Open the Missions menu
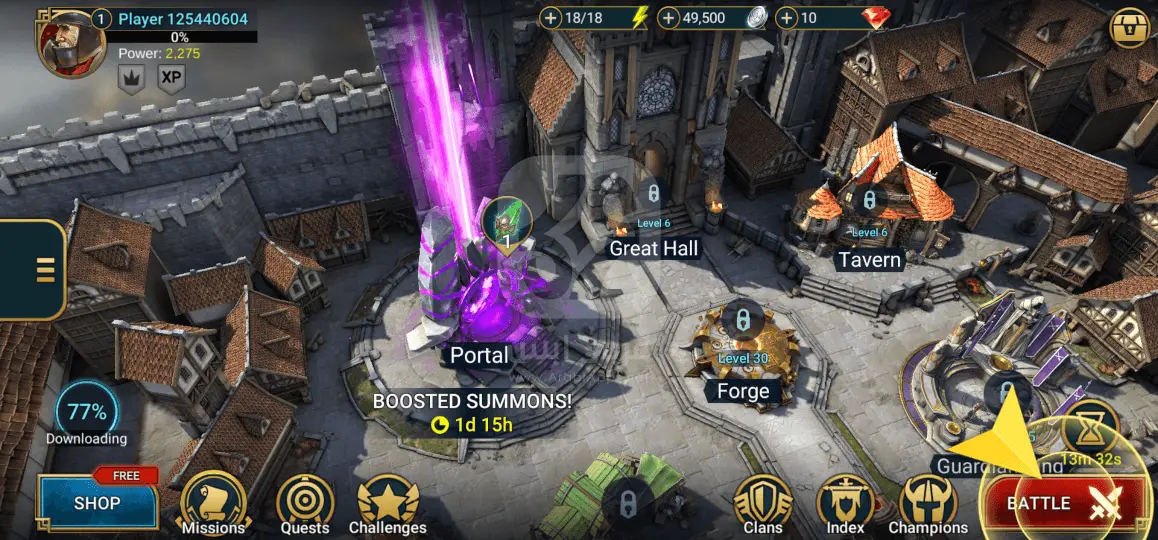This screenshot has width=1158, height=540. click(x=213, y=502)
